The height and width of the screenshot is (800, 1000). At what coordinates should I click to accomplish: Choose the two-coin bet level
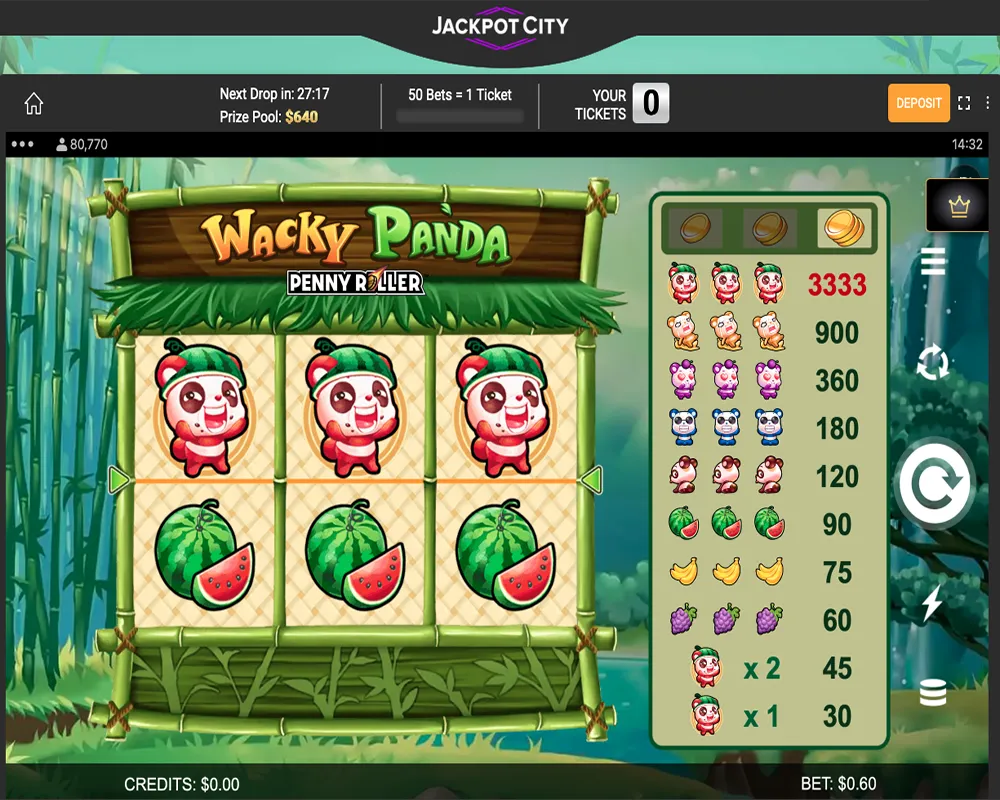tap(769, 229)
